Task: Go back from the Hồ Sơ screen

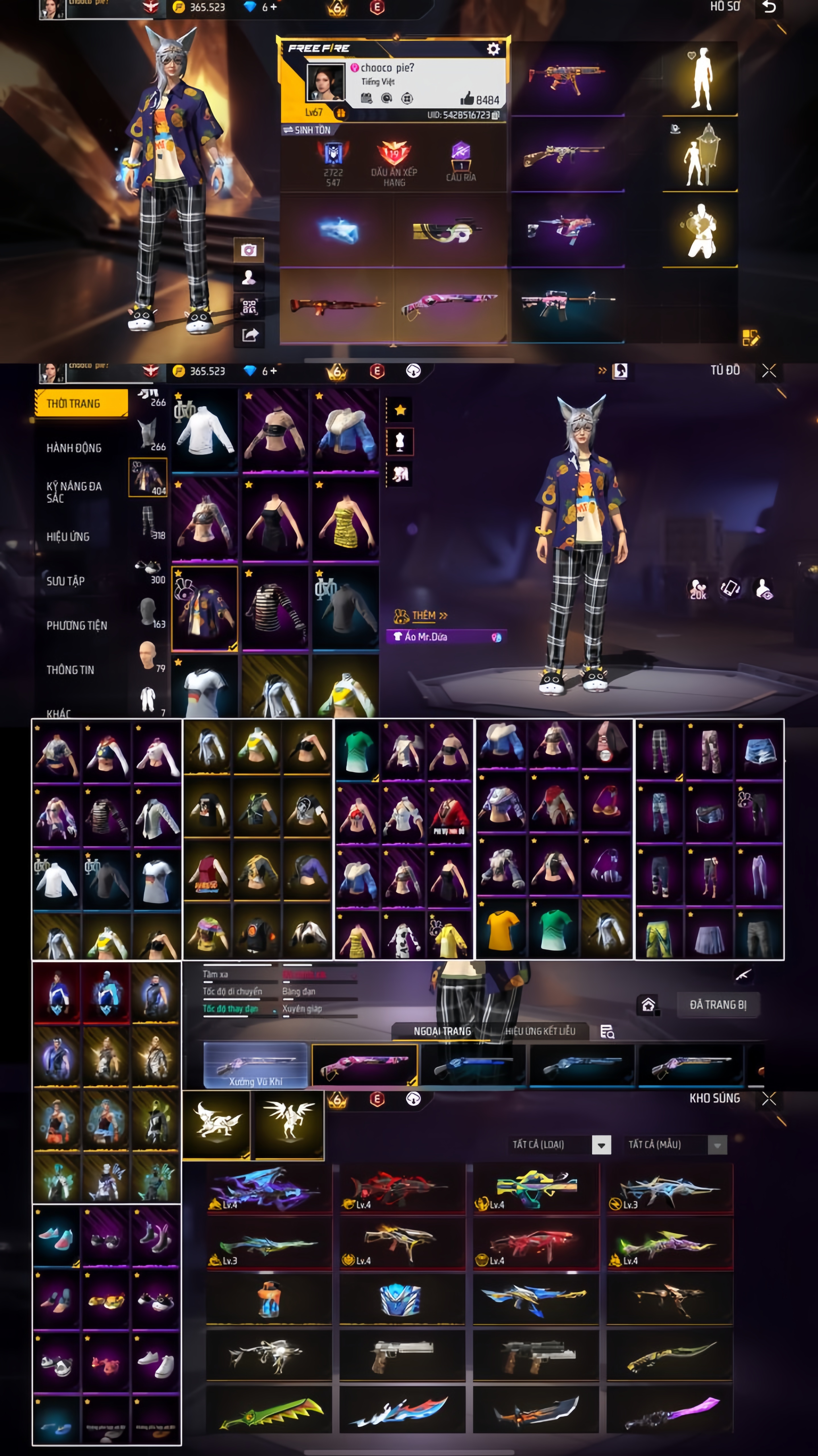Action: (x=769, y=7)
